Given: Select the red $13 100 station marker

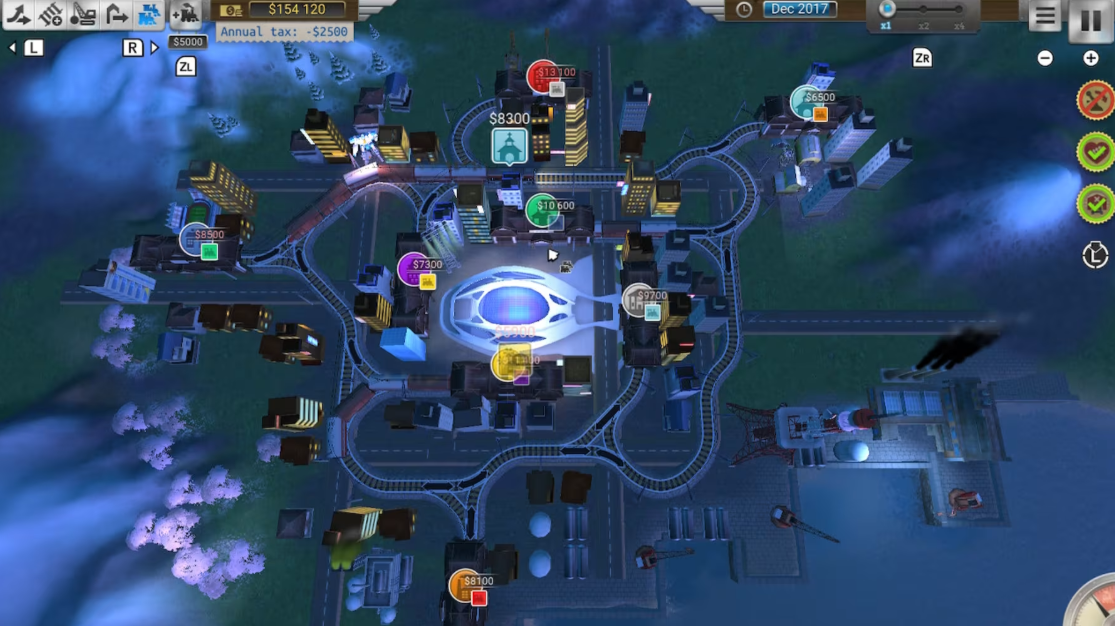Looking at the screenshot, I should [x=544, y=76].
